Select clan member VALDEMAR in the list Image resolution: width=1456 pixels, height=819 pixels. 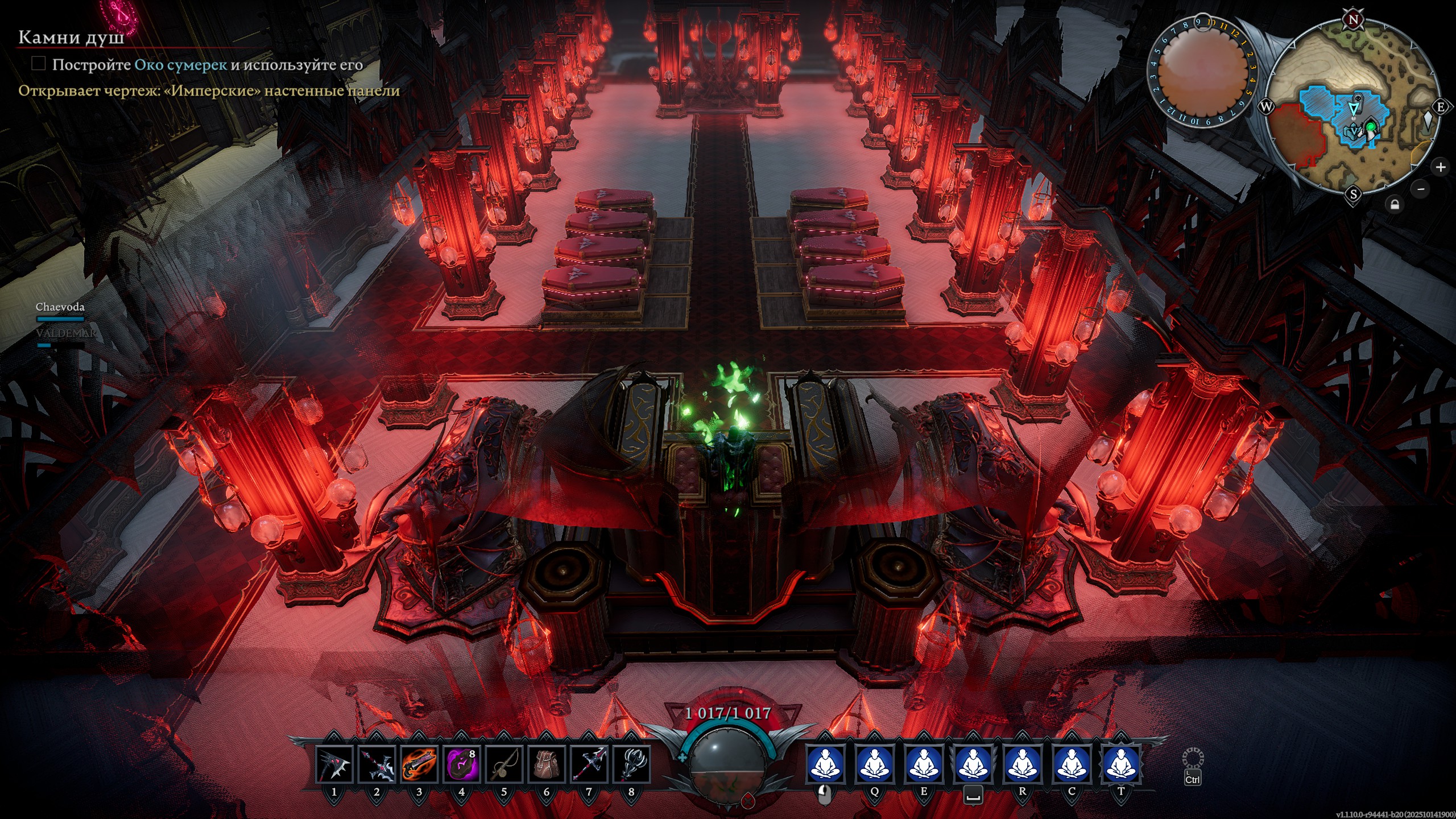(65, 333)
